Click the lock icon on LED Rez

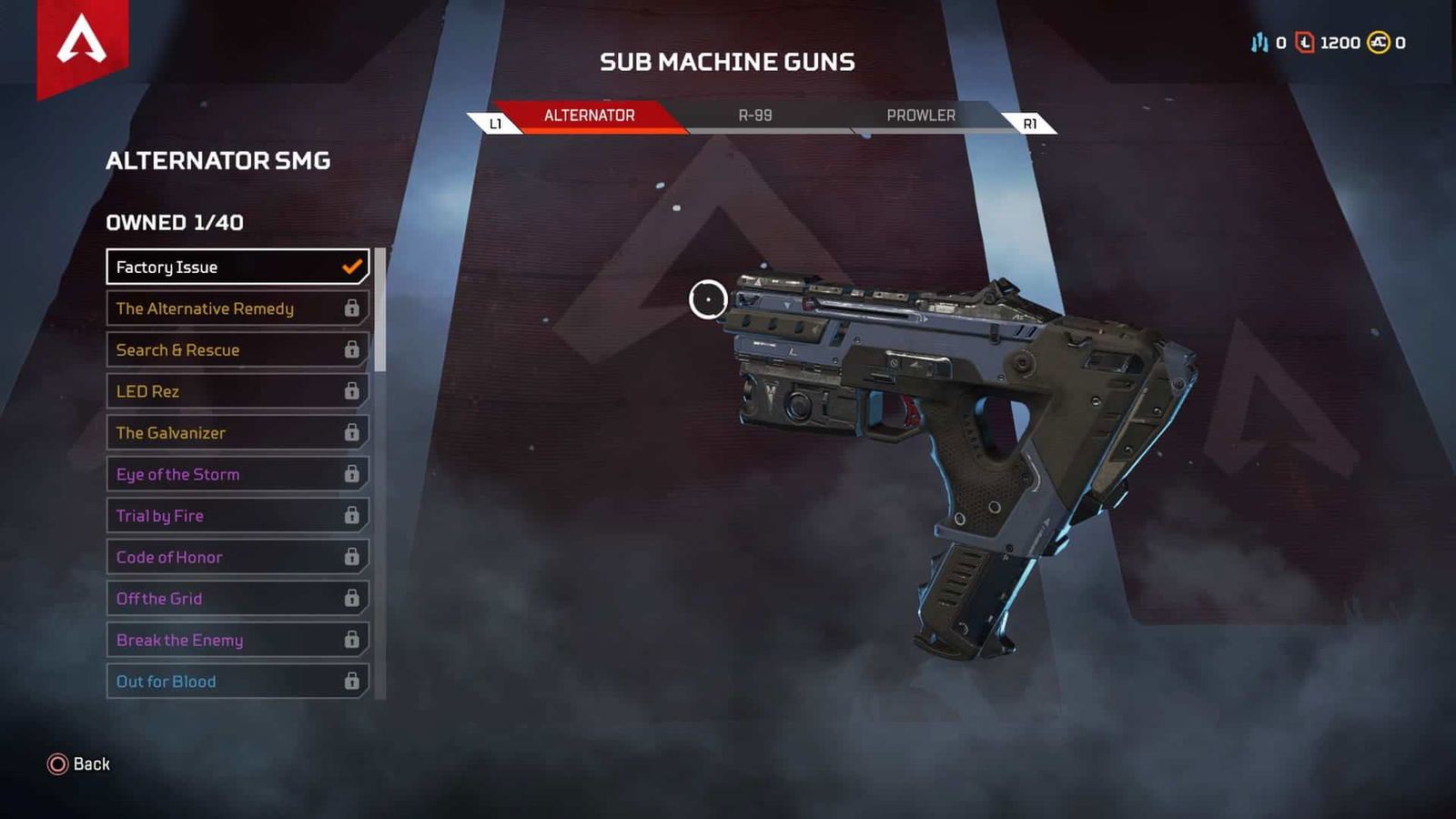[x=350, y=391]
